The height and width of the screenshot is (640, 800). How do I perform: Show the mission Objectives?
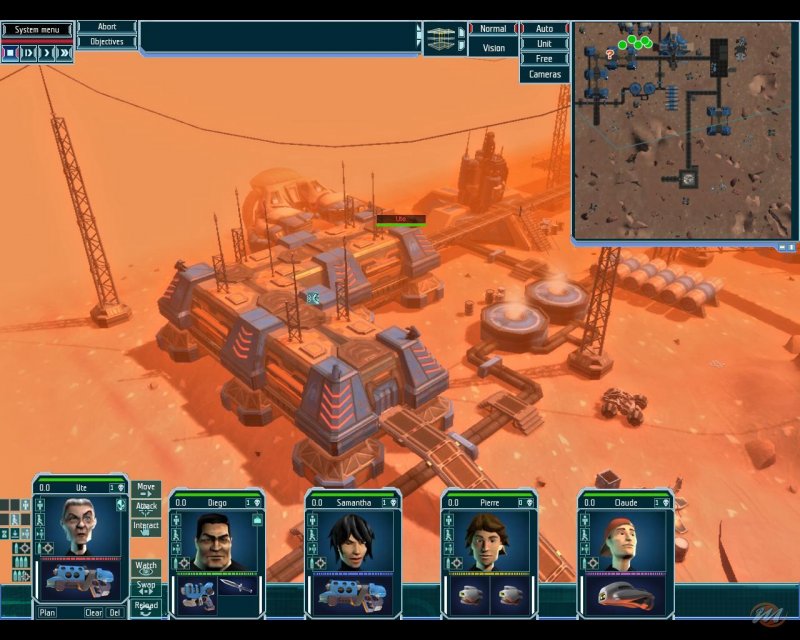click(107, 42)
